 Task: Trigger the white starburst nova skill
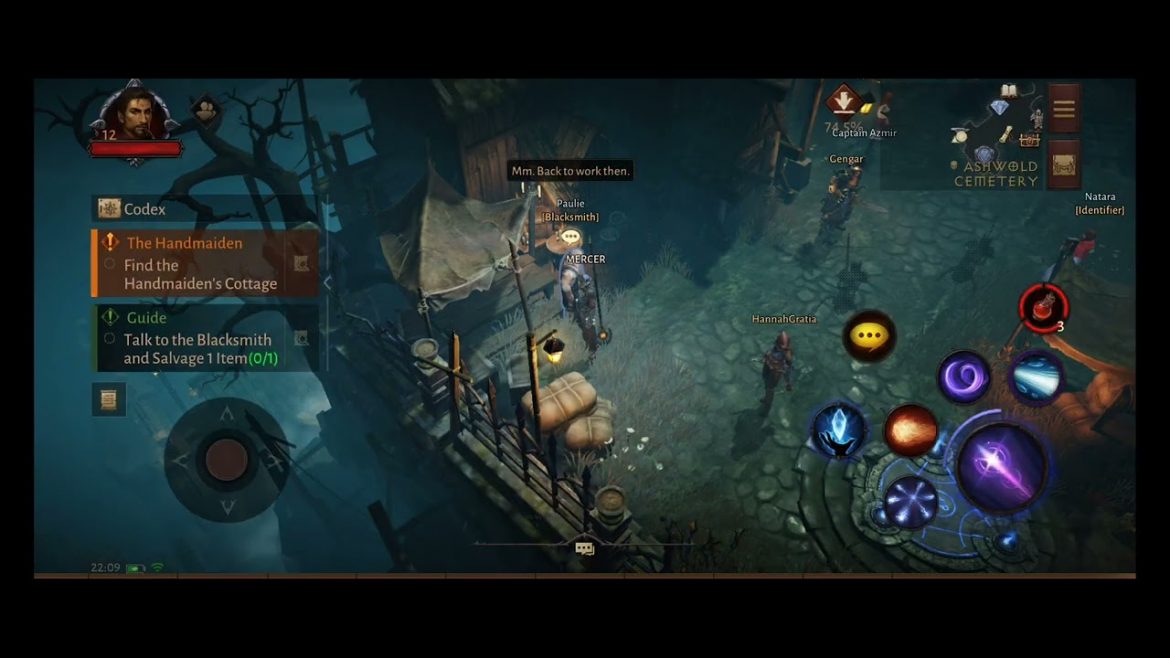910,501
